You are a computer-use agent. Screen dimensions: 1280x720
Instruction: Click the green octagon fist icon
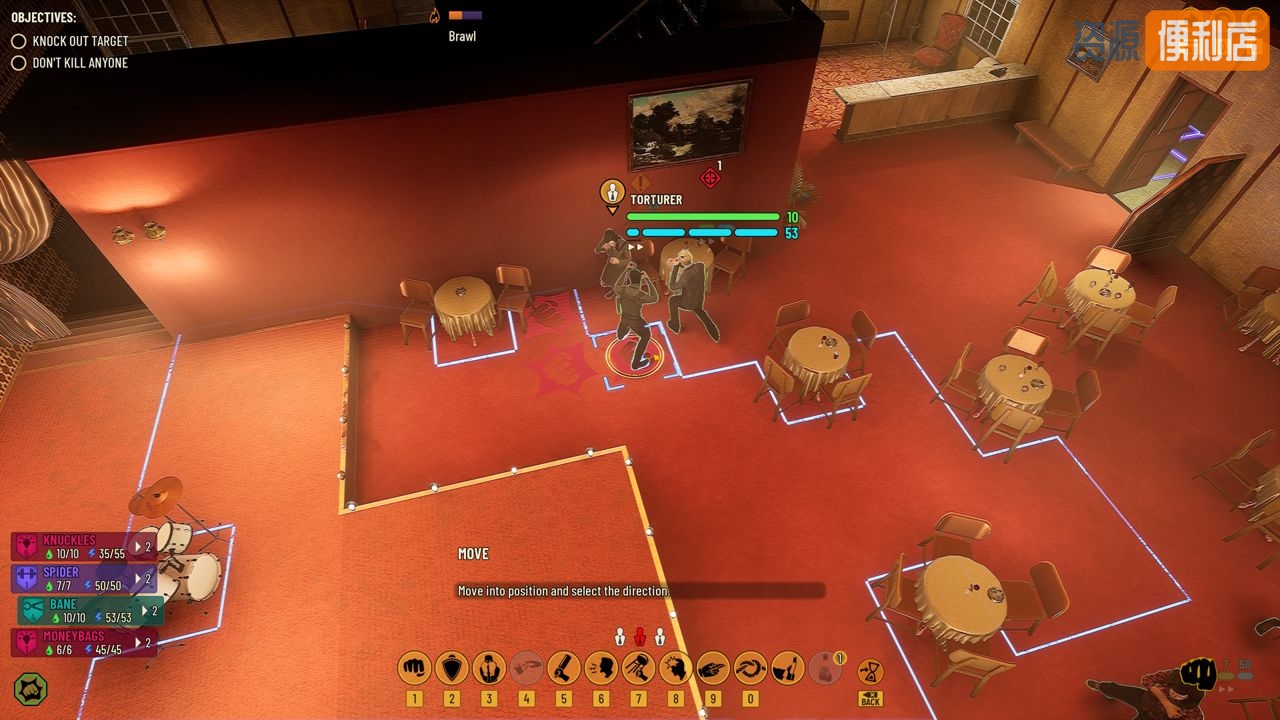pos(31,689)
